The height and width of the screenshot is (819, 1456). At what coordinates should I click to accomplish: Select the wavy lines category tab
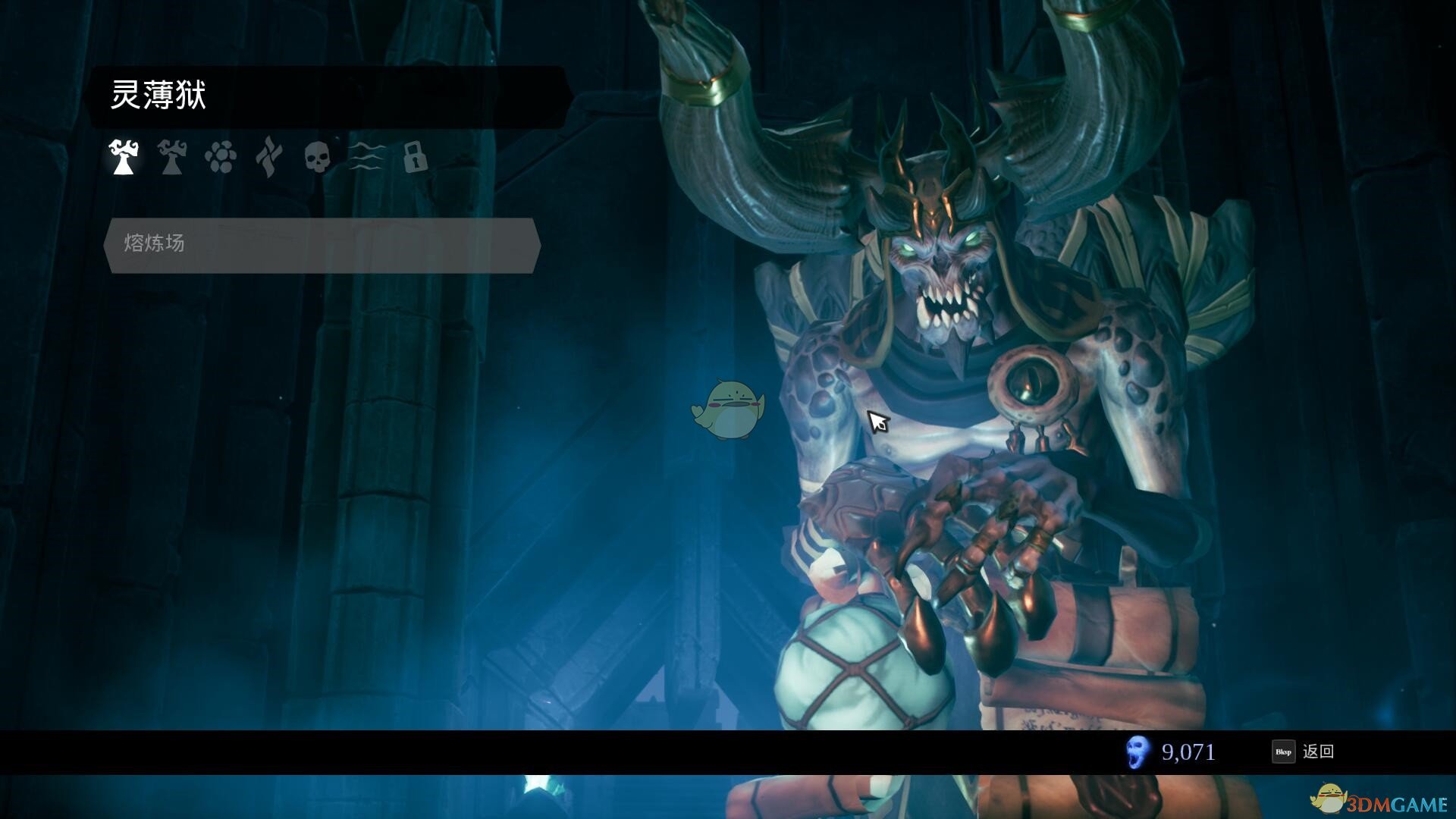pyautogui.click(x=366, y=157)
